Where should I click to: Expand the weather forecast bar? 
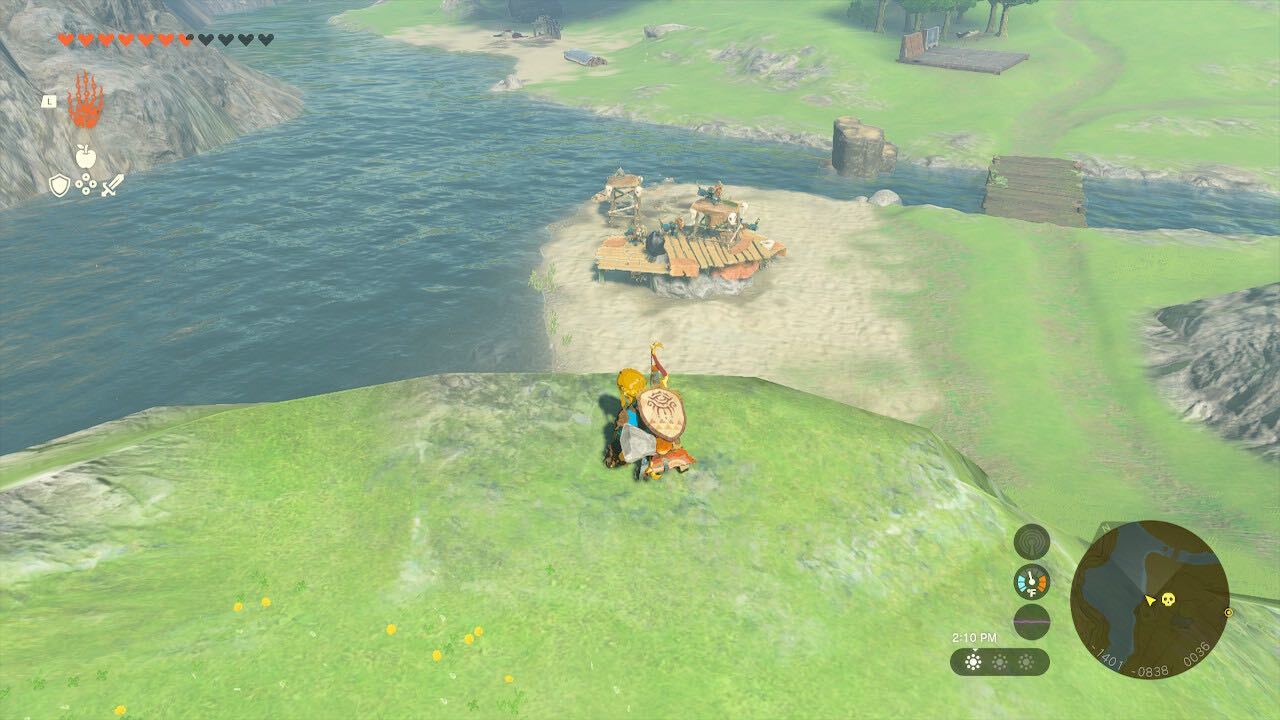coord(1000,660)
